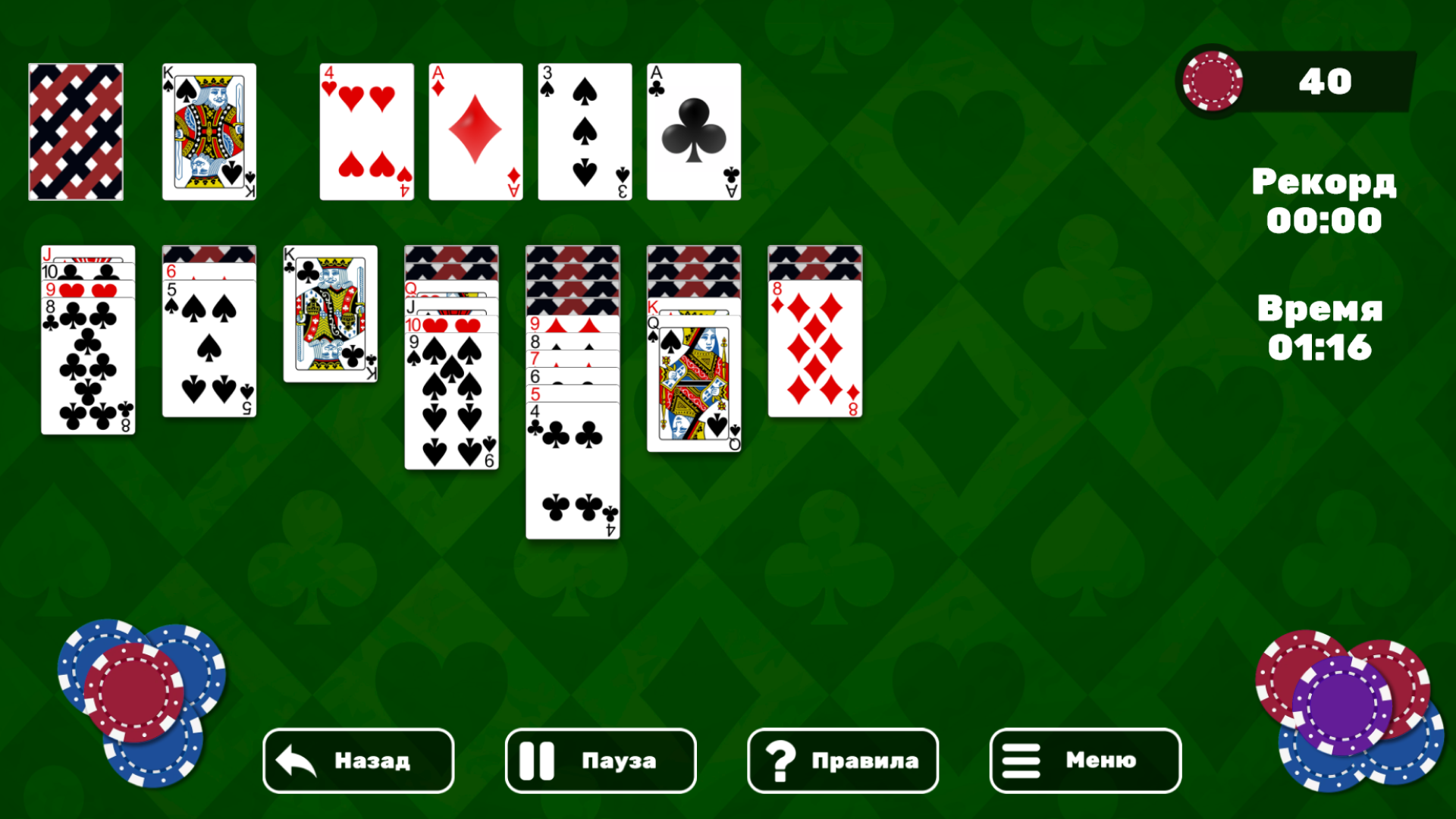Select the King of Spades foundation pile

point(209,130)
